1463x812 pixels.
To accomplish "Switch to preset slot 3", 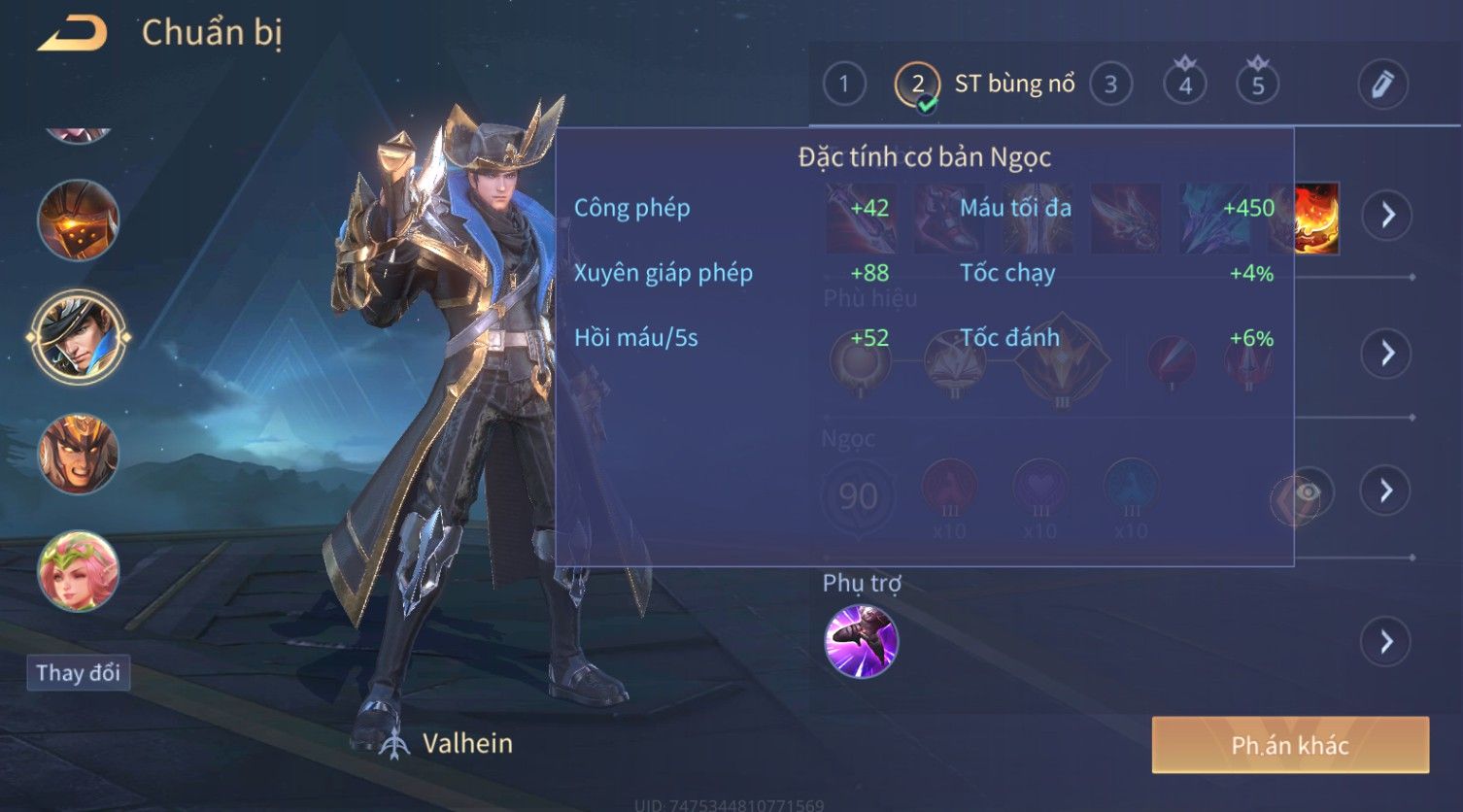I will click(x=1110, y=85).
